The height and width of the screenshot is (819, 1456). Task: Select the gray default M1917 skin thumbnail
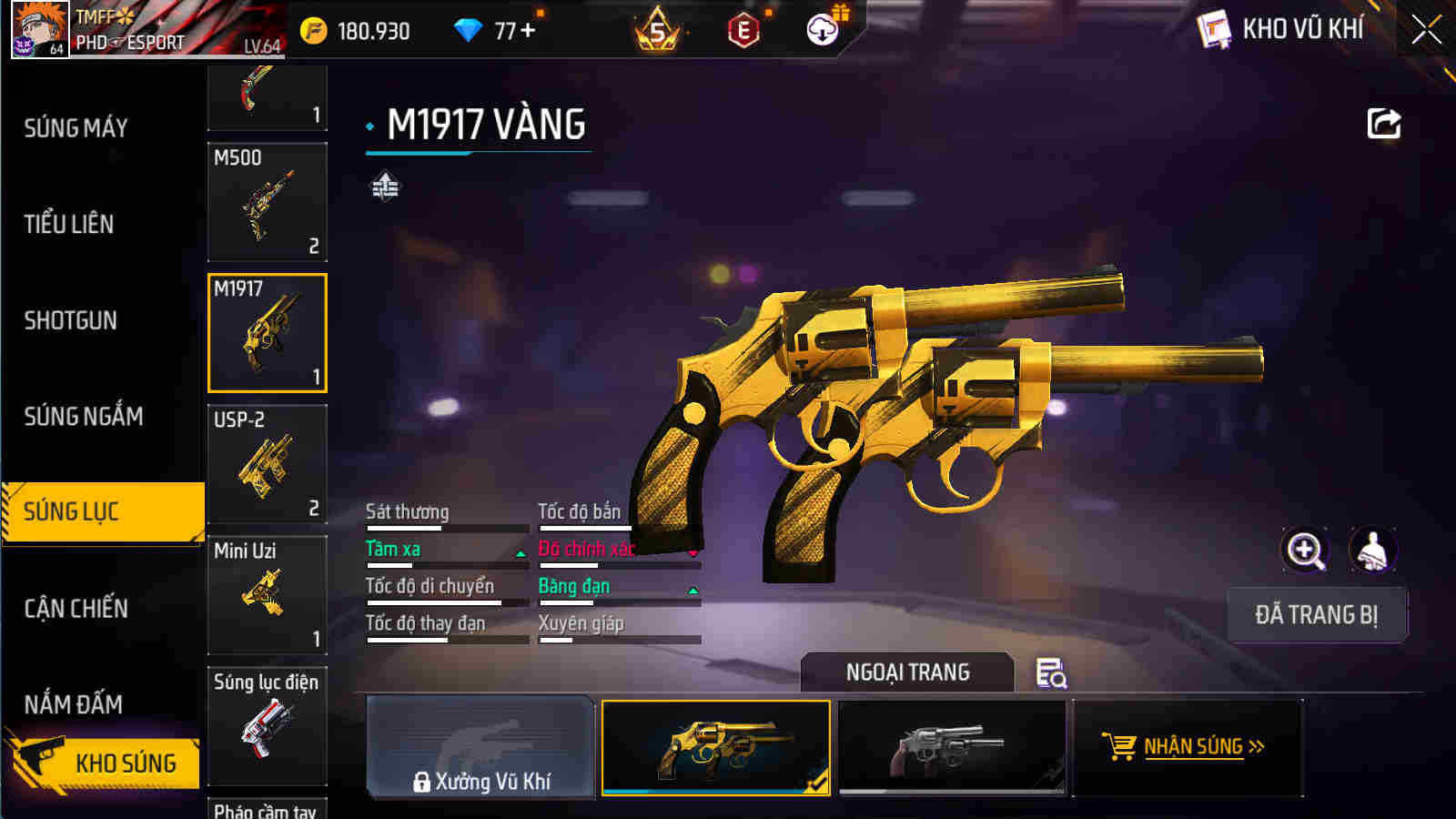(952, 748)
